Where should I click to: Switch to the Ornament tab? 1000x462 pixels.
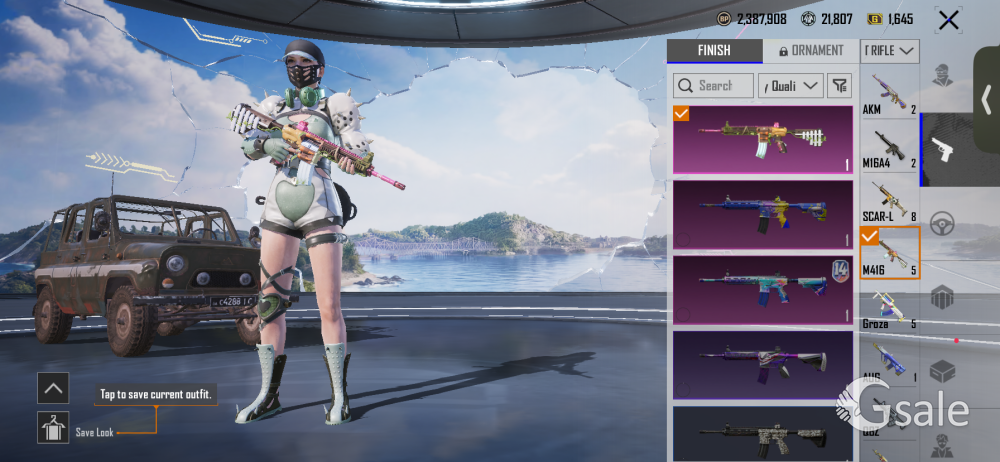click(810, 51)
